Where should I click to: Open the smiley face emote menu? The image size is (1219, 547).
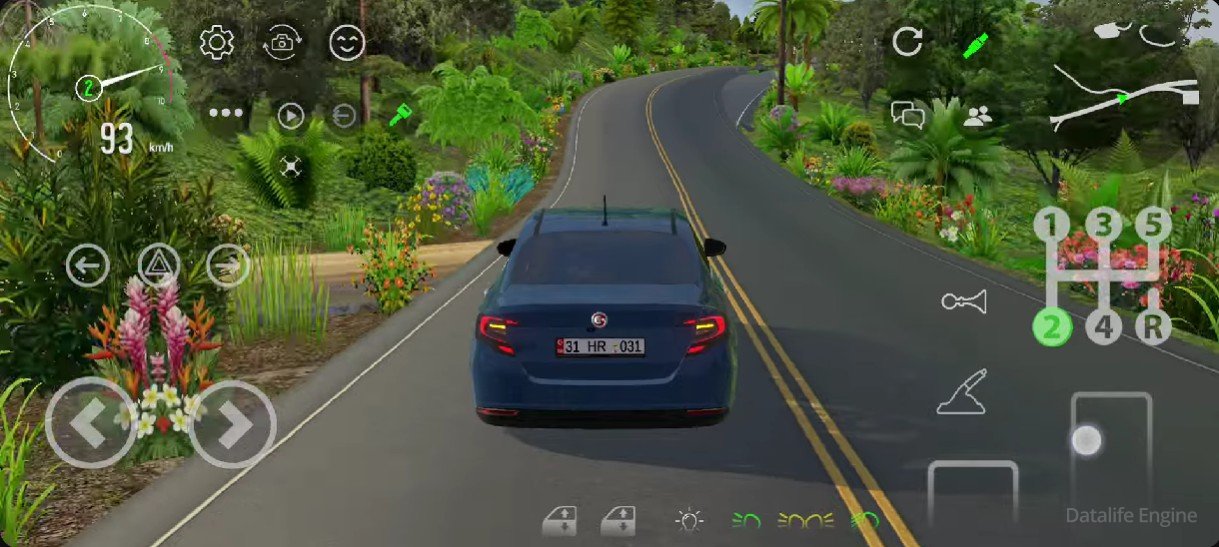347,43
